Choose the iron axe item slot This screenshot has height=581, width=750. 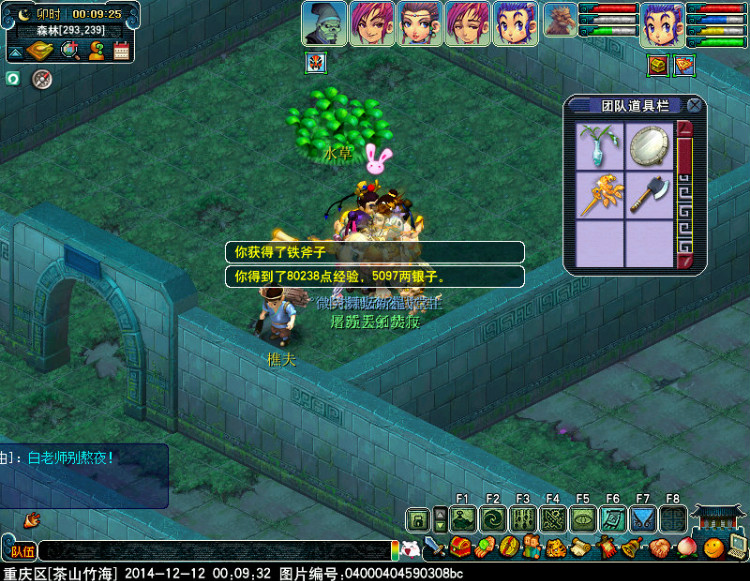649,195
